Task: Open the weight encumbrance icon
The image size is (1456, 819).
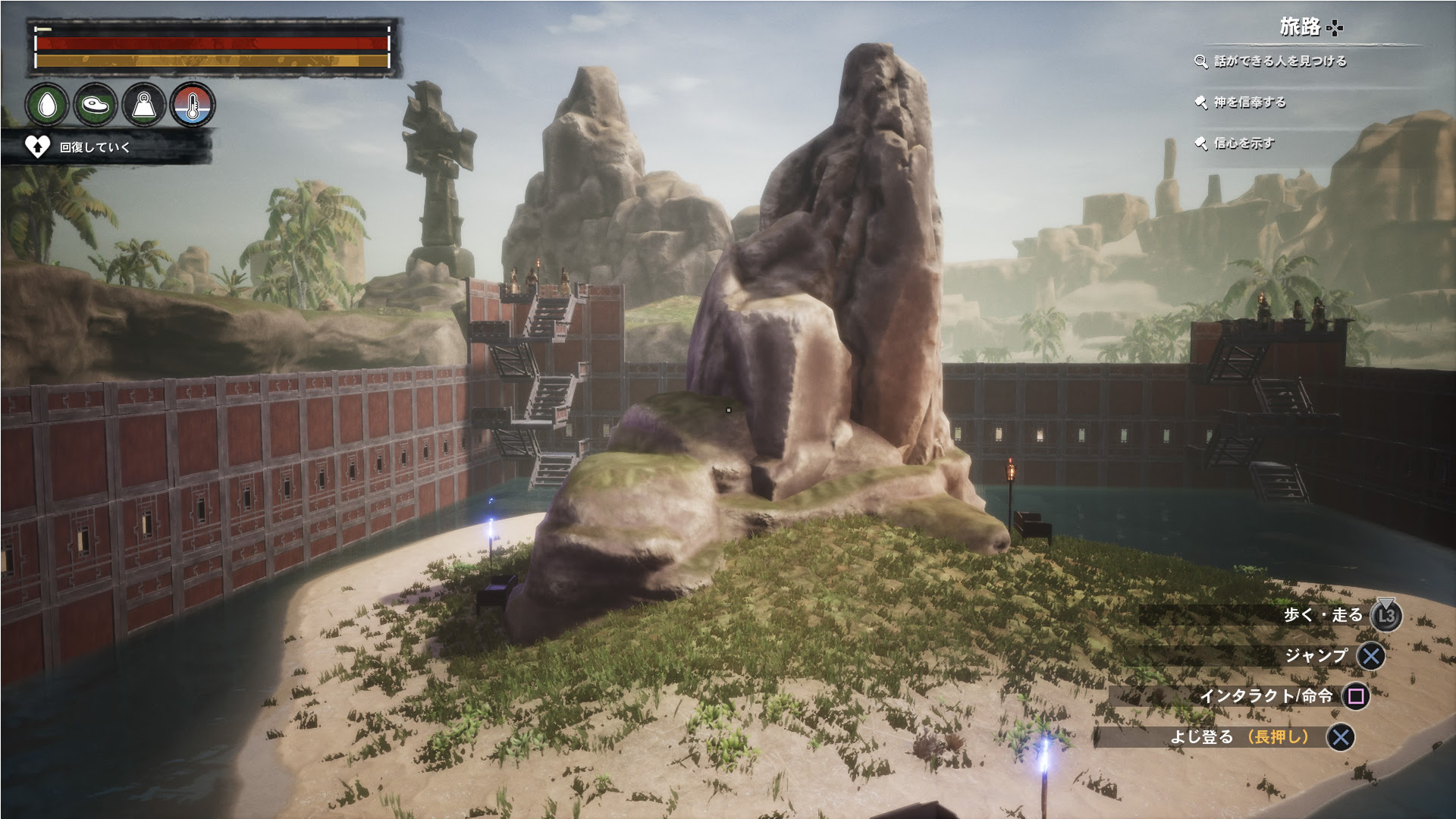Action: [144, 105]
